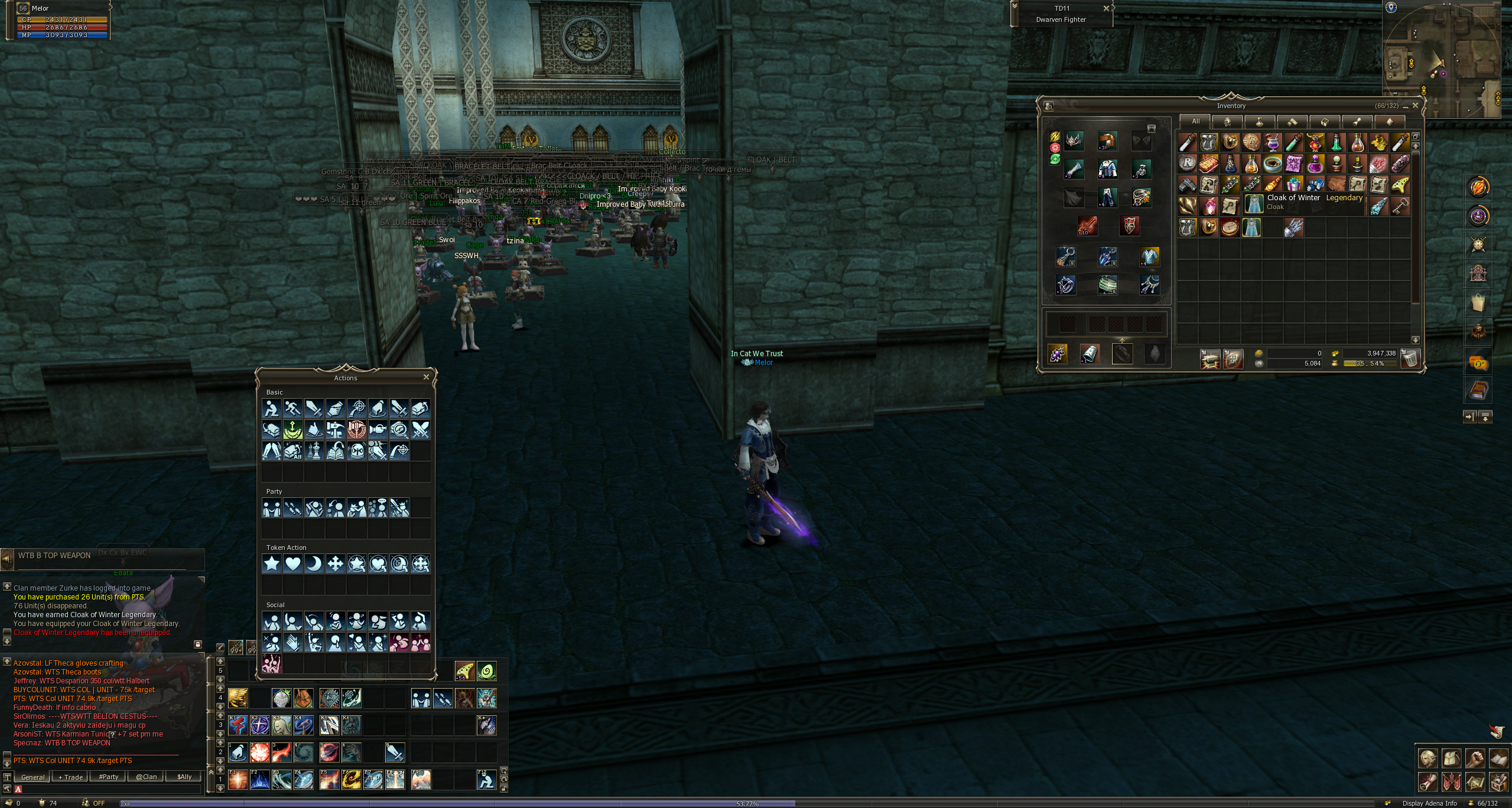Select the equipped red sword +10 slot
1512x808 pixels.
(1087, 226)
